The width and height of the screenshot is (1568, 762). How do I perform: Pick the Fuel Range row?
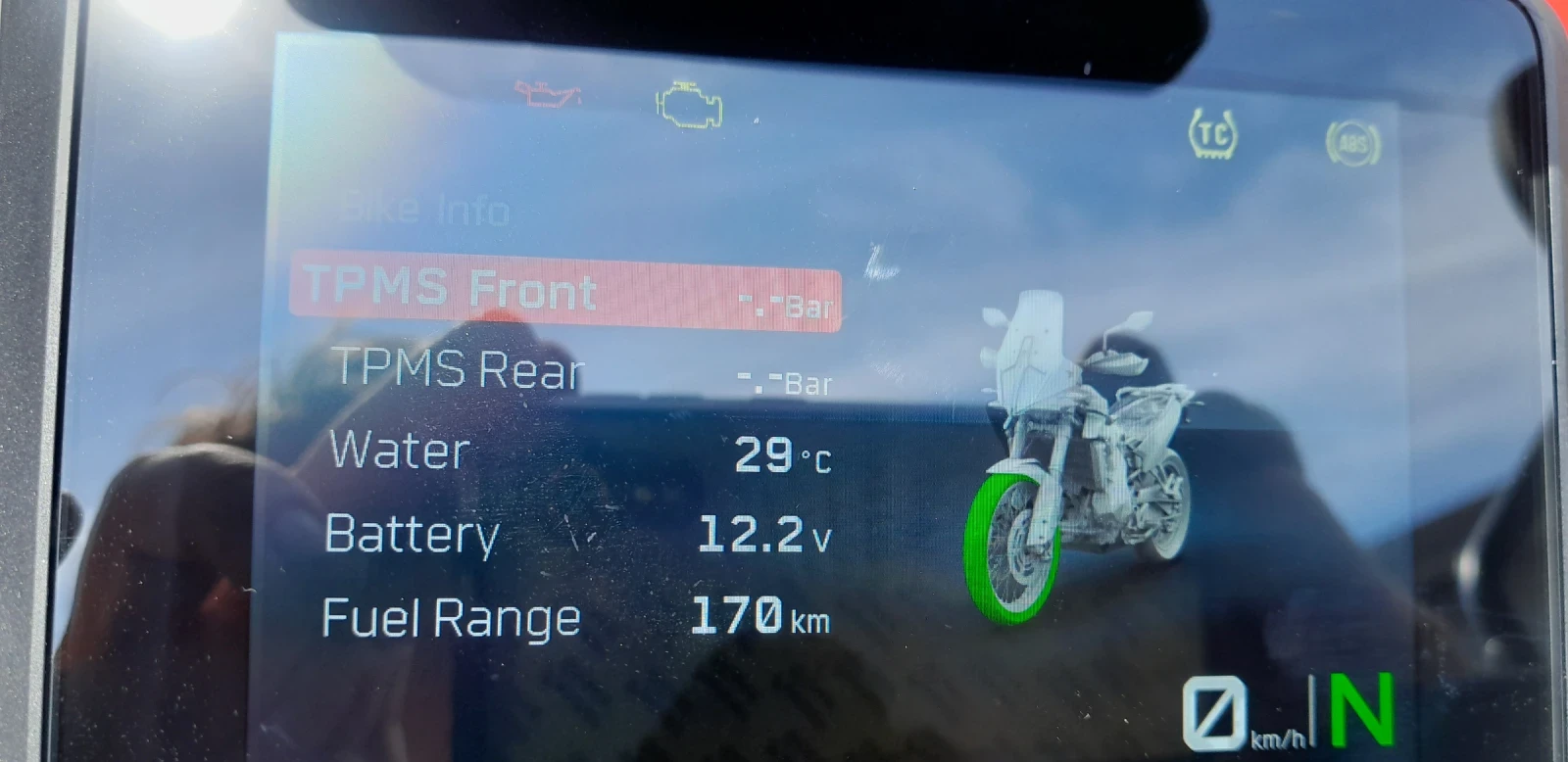576,617
